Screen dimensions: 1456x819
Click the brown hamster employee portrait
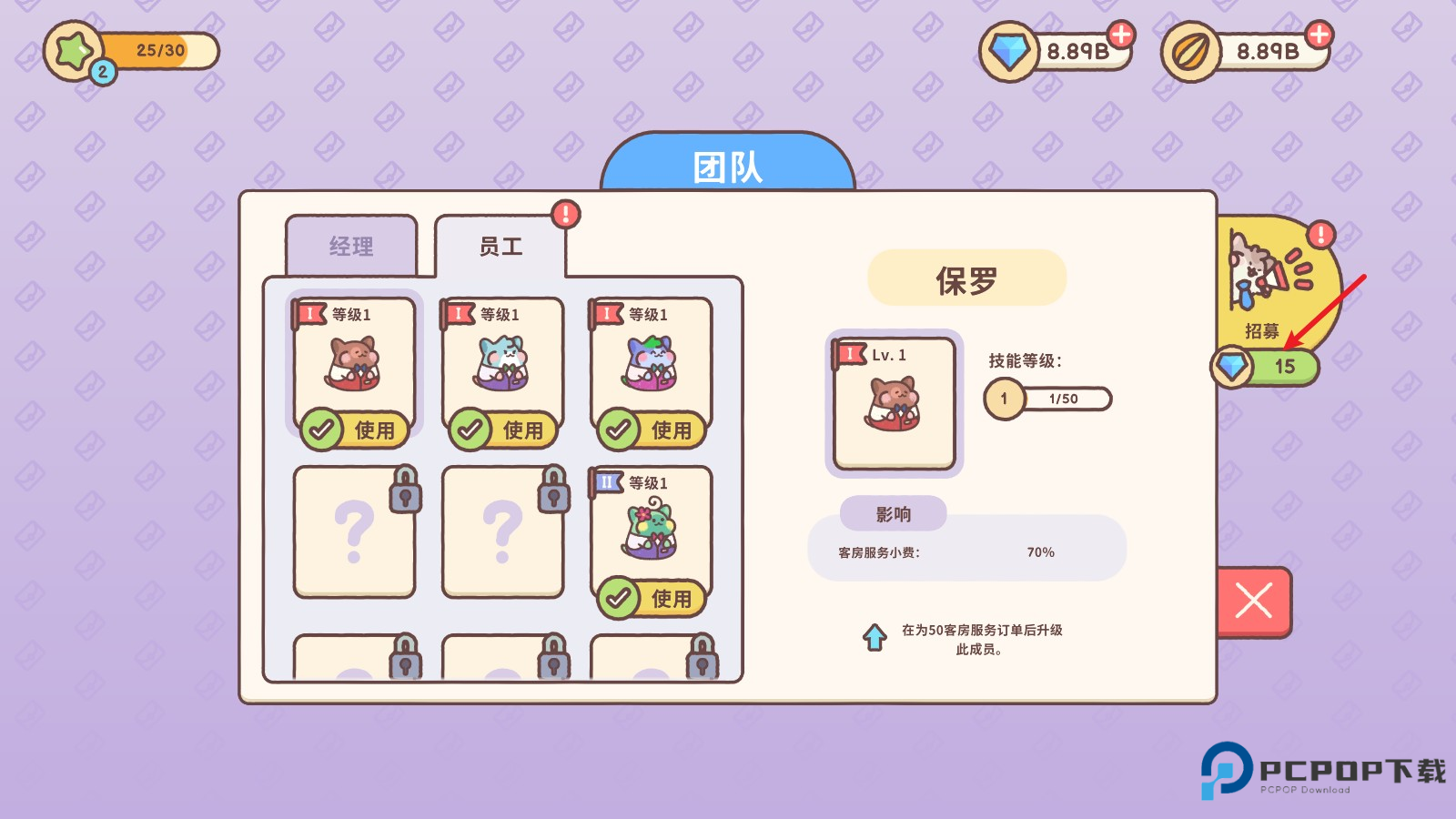(353, 364)
